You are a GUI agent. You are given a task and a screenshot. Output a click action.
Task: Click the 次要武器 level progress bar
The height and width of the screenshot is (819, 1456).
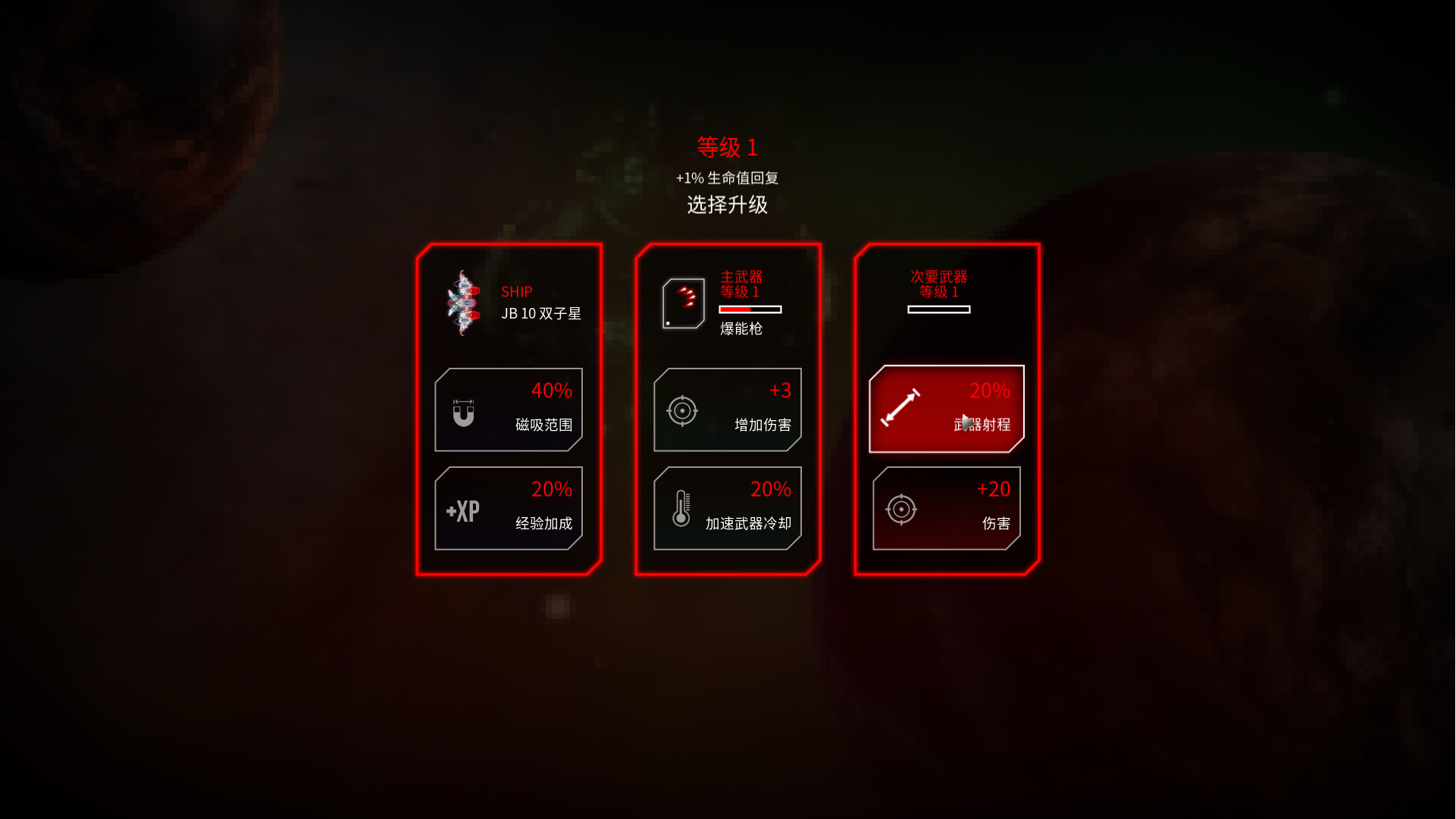[x=938, y=309]
